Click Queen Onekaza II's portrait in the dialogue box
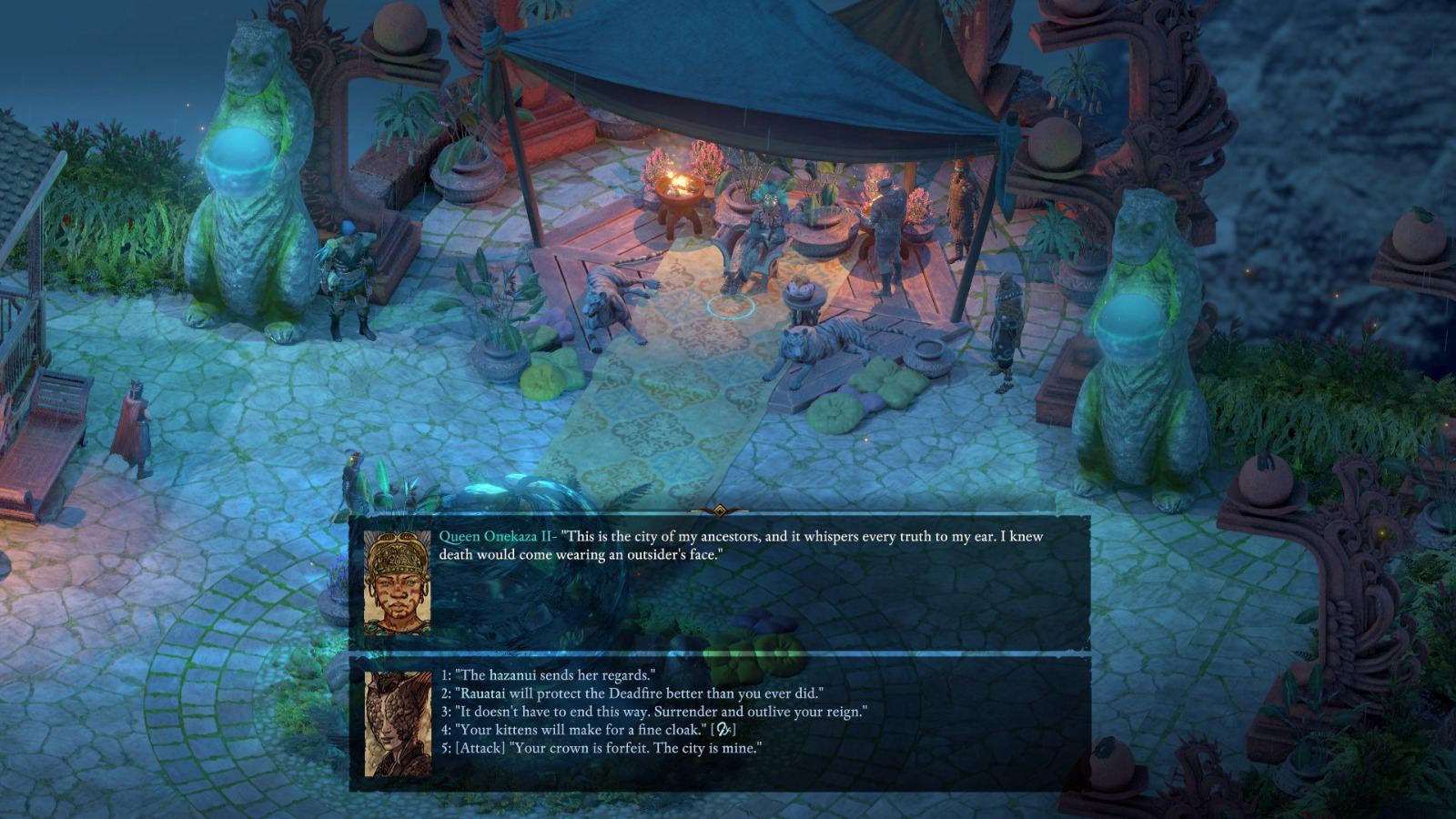 click(397, 581)
